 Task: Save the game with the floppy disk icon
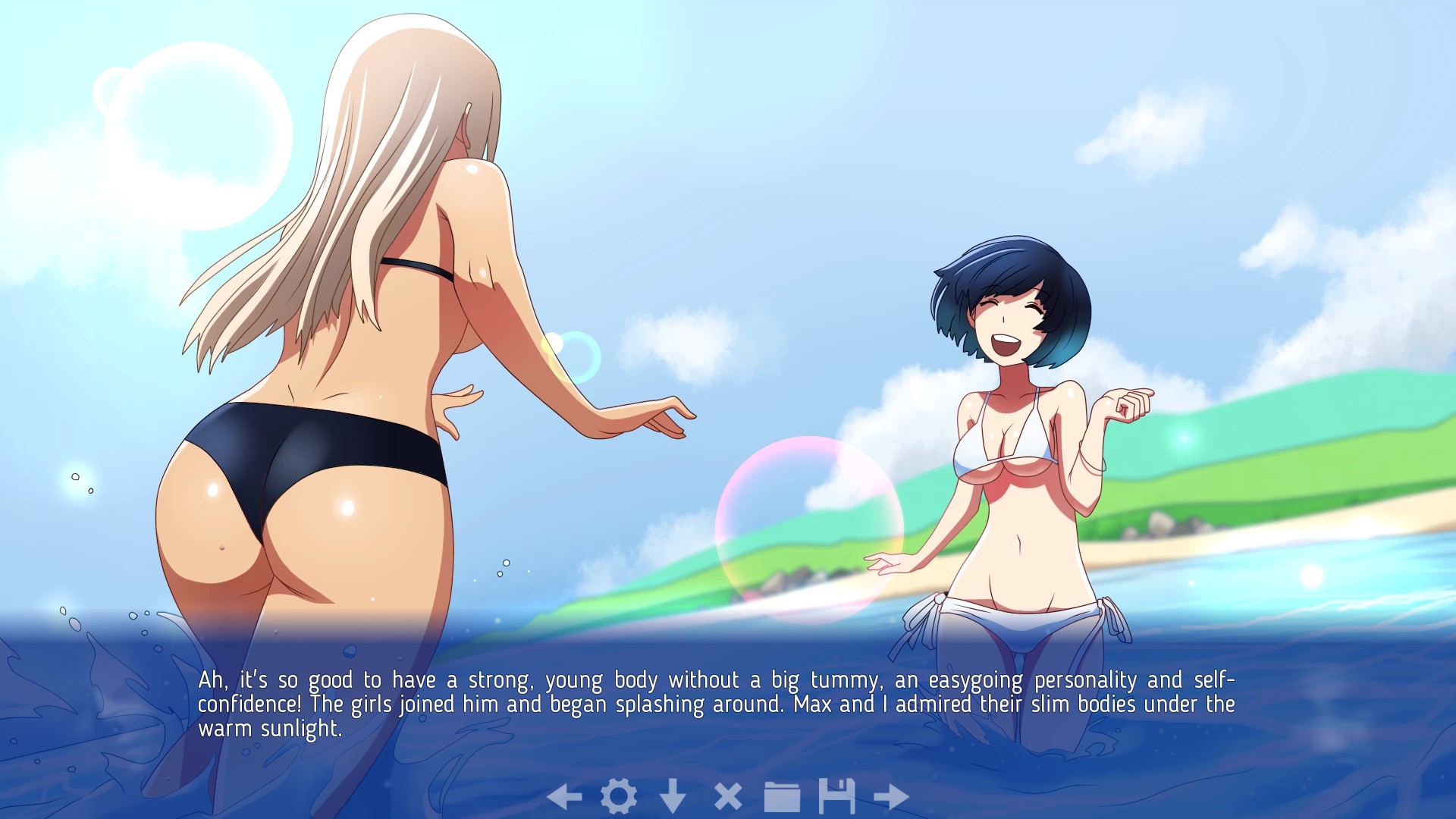coord(836,796)
